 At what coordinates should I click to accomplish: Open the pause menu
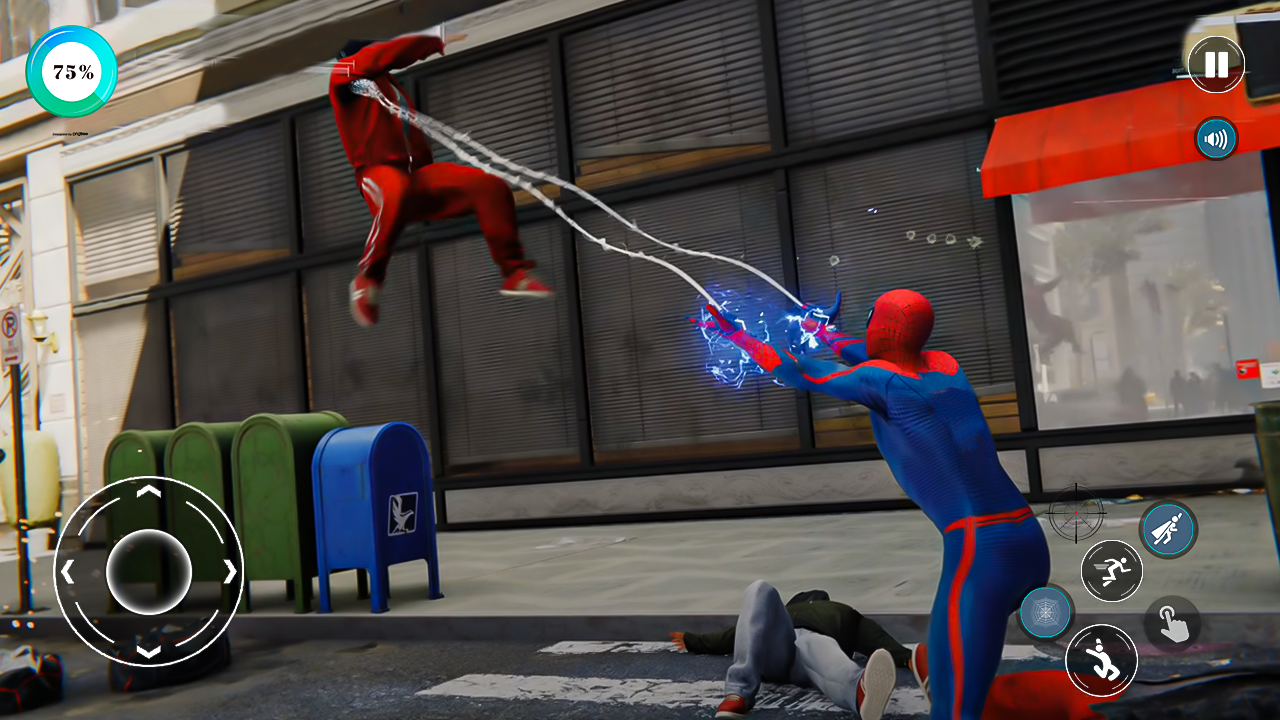click(x=1215, y=66)
